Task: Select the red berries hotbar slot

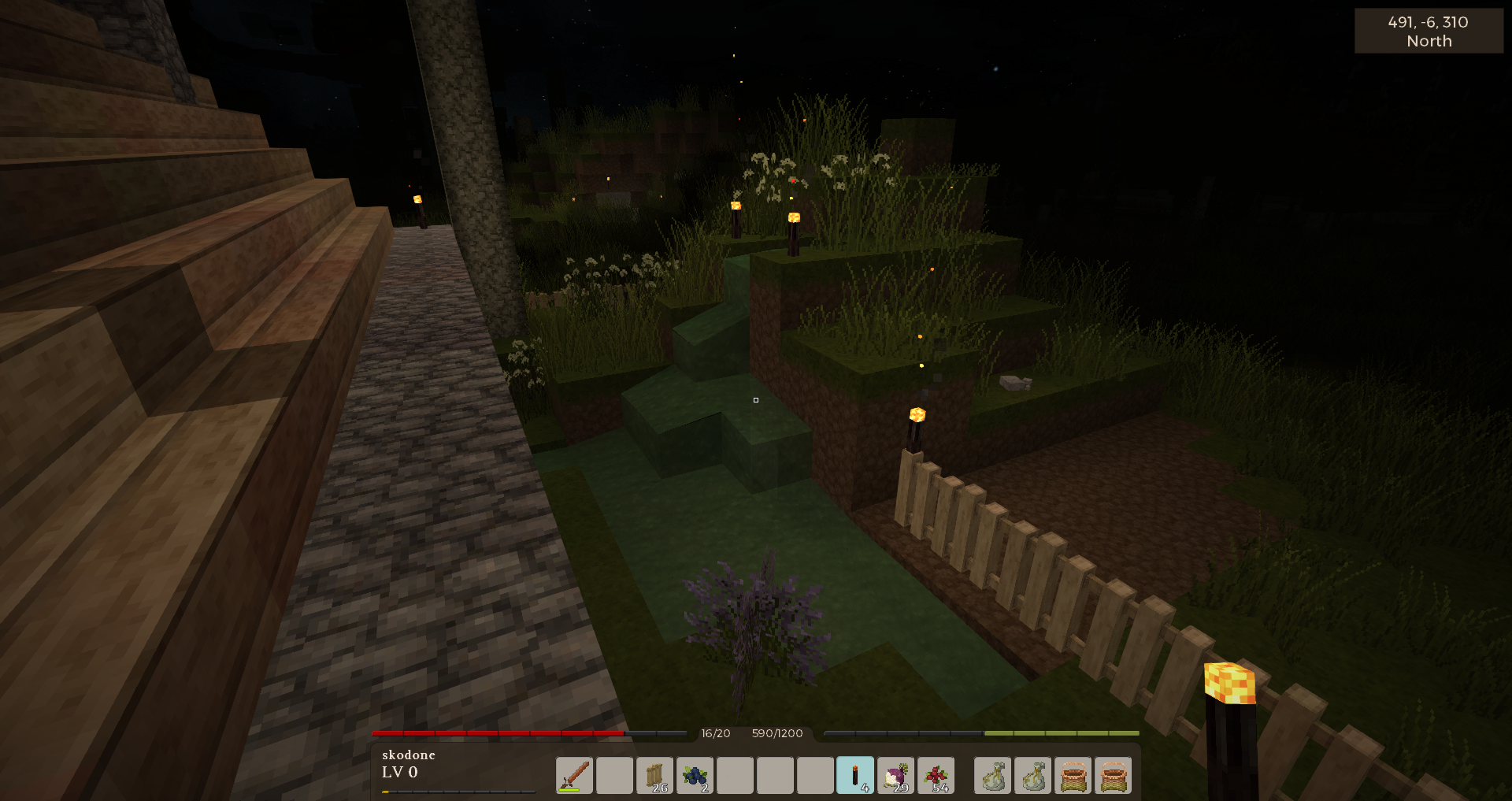Action: click(x=936, y=775)
